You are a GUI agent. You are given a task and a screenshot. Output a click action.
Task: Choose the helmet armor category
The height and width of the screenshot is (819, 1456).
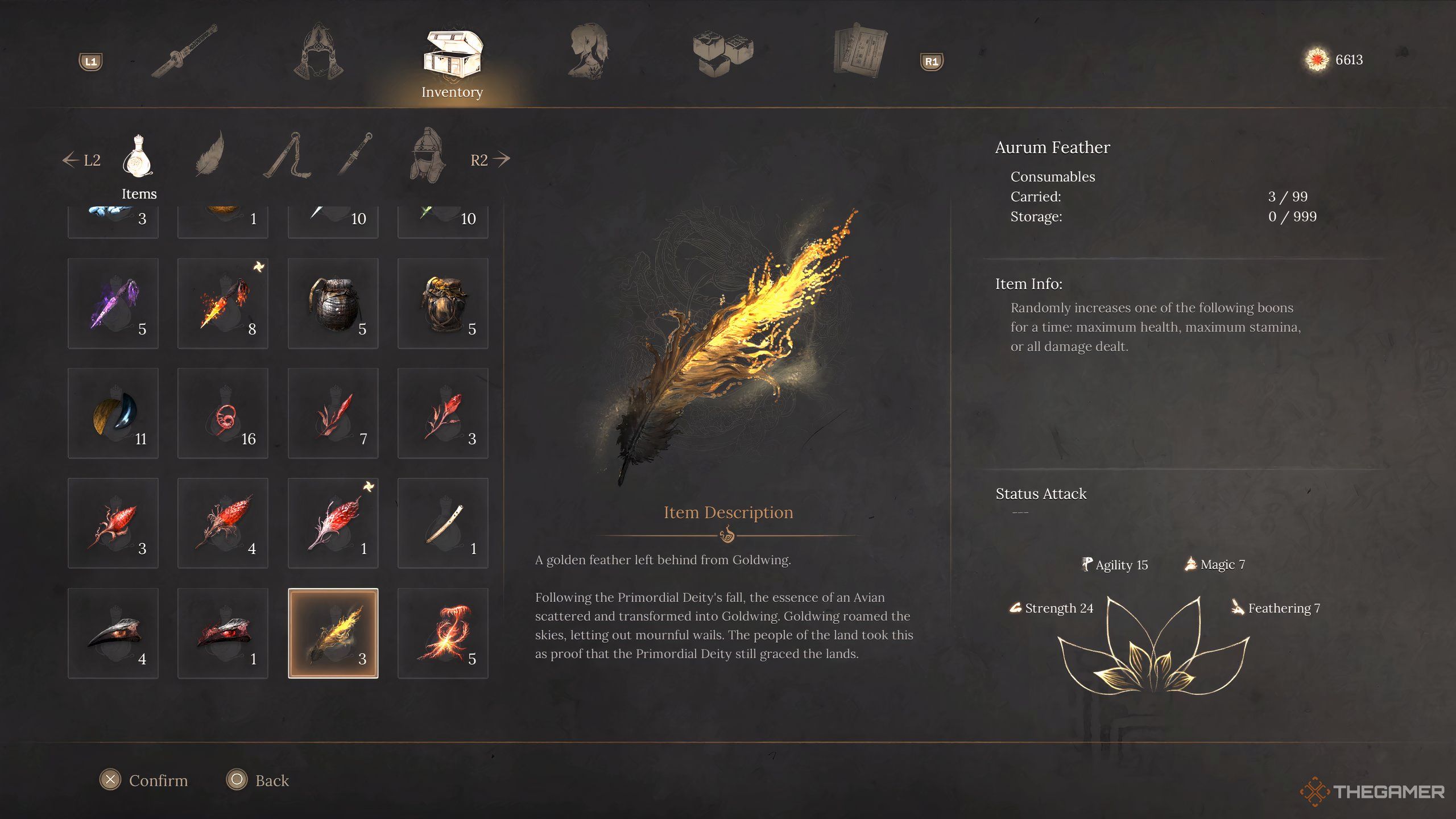[428, 156]
